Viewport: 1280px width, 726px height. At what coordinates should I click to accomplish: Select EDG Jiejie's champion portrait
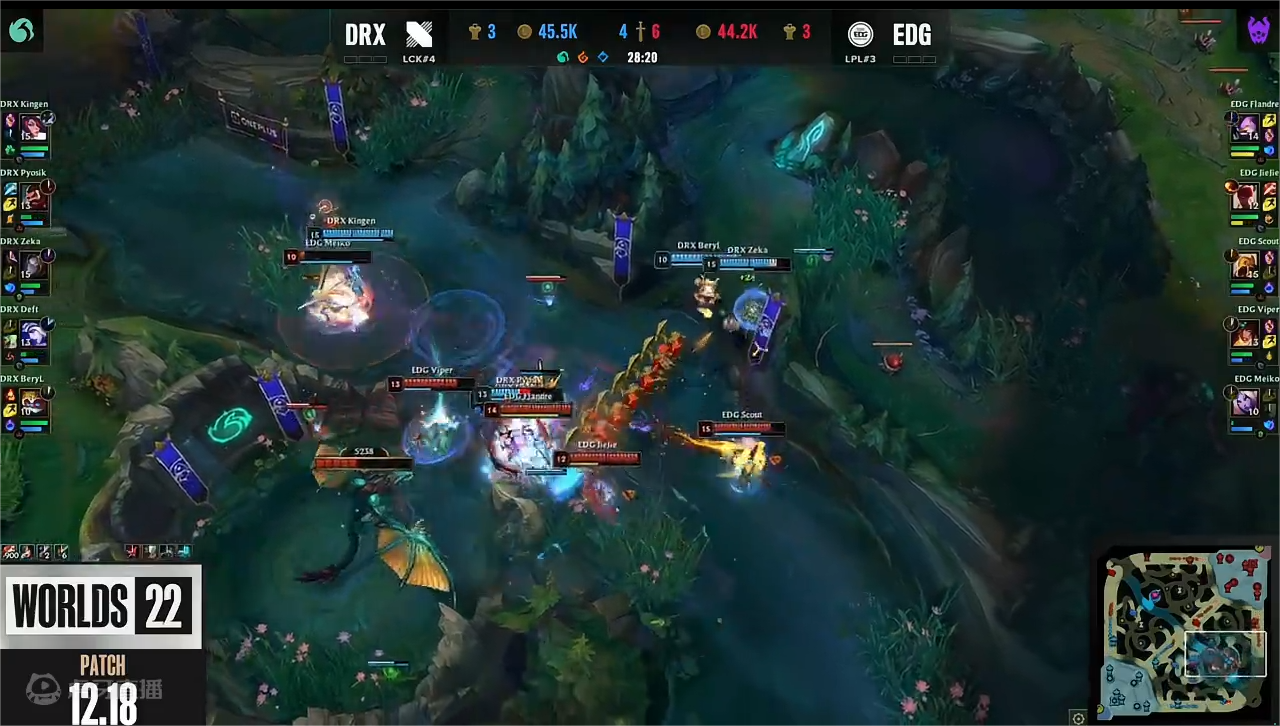pyautogui.click(x=1246, y=197)
